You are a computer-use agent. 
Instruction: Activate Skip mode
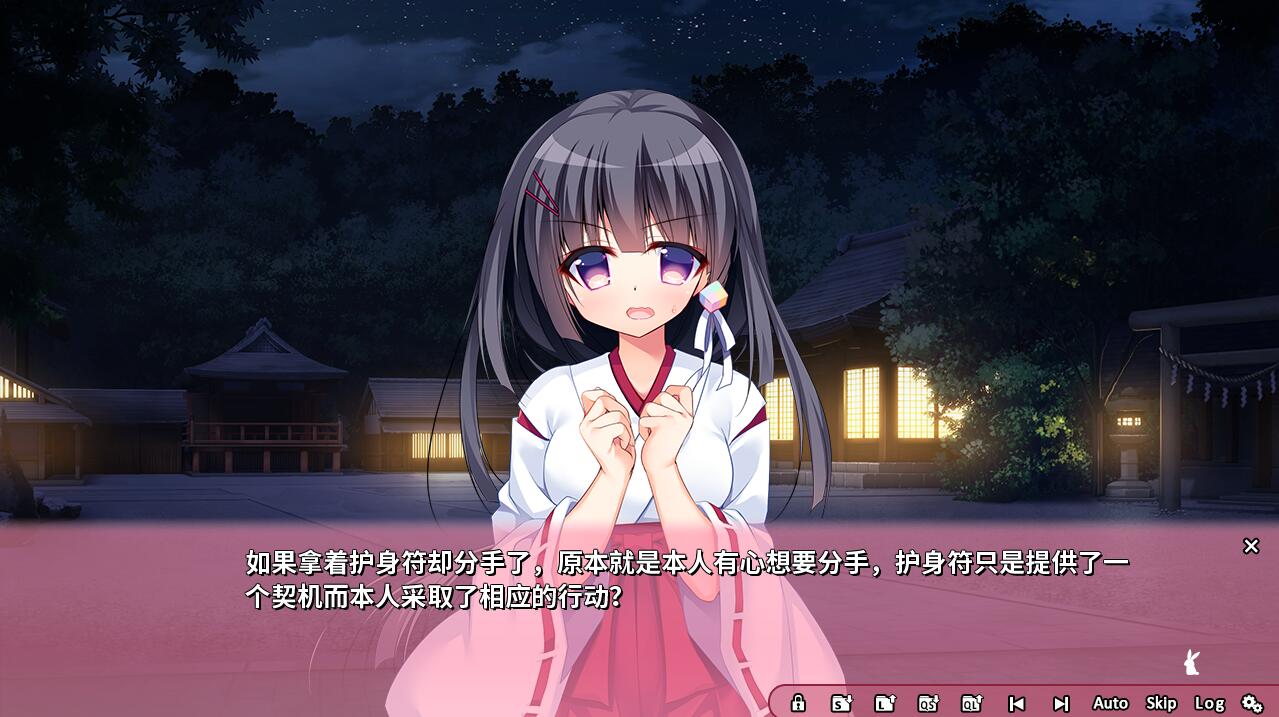coord(1161,703)
